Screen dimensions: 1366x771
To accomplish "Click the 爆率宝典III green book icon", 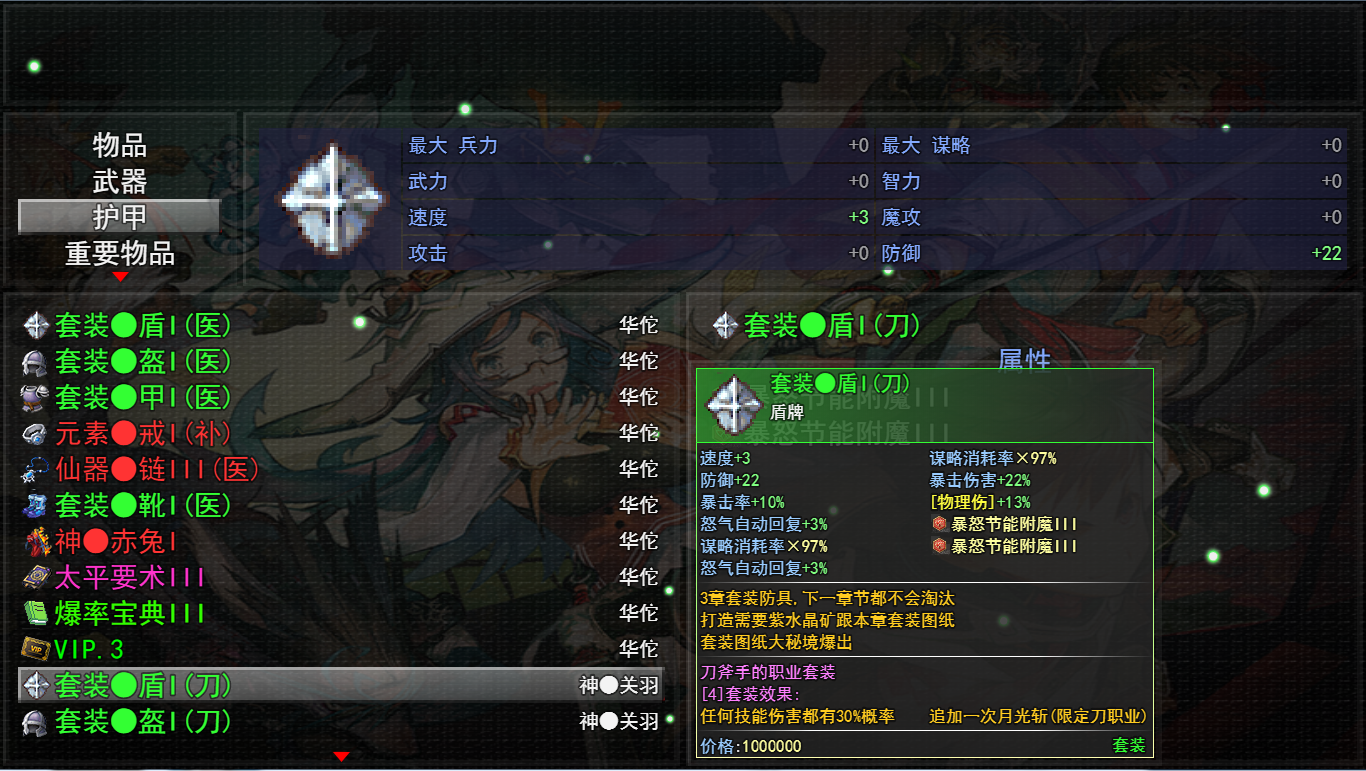I will coord(35,614).
